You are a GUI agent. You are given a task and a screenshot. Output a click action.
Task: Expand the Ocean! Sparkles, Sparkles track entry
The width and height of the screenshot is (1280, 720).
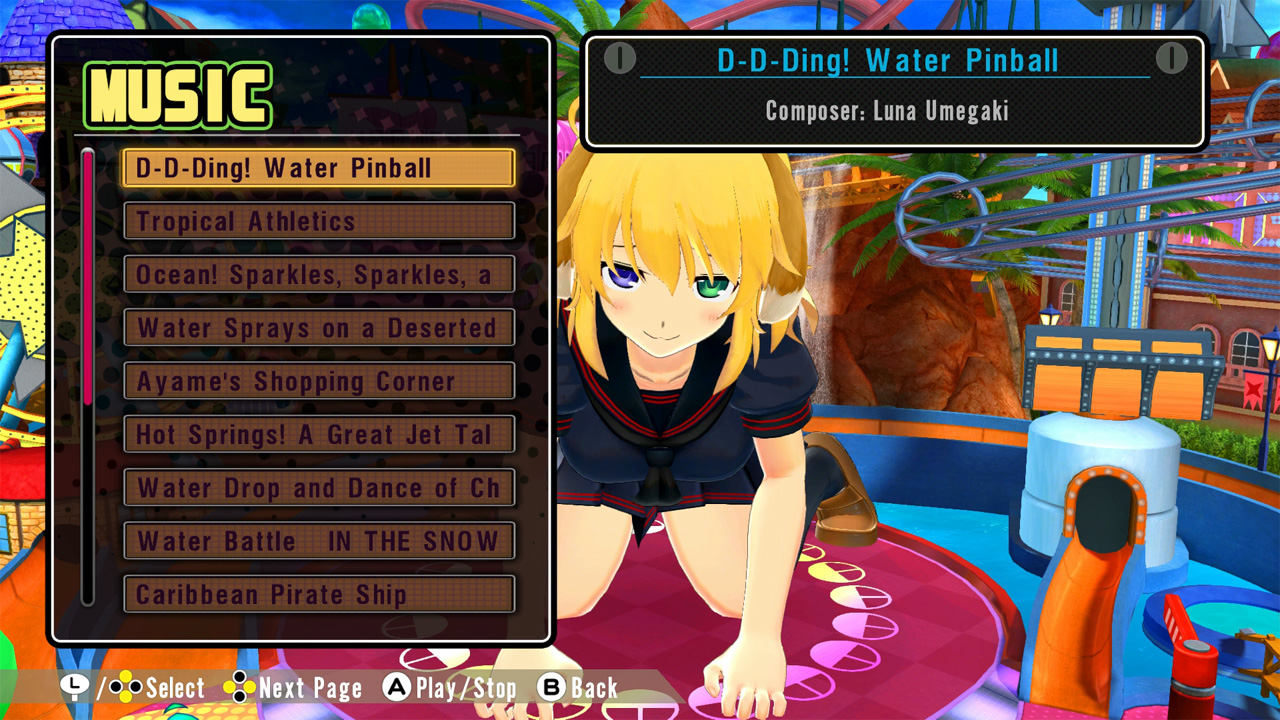coord(318,274)
